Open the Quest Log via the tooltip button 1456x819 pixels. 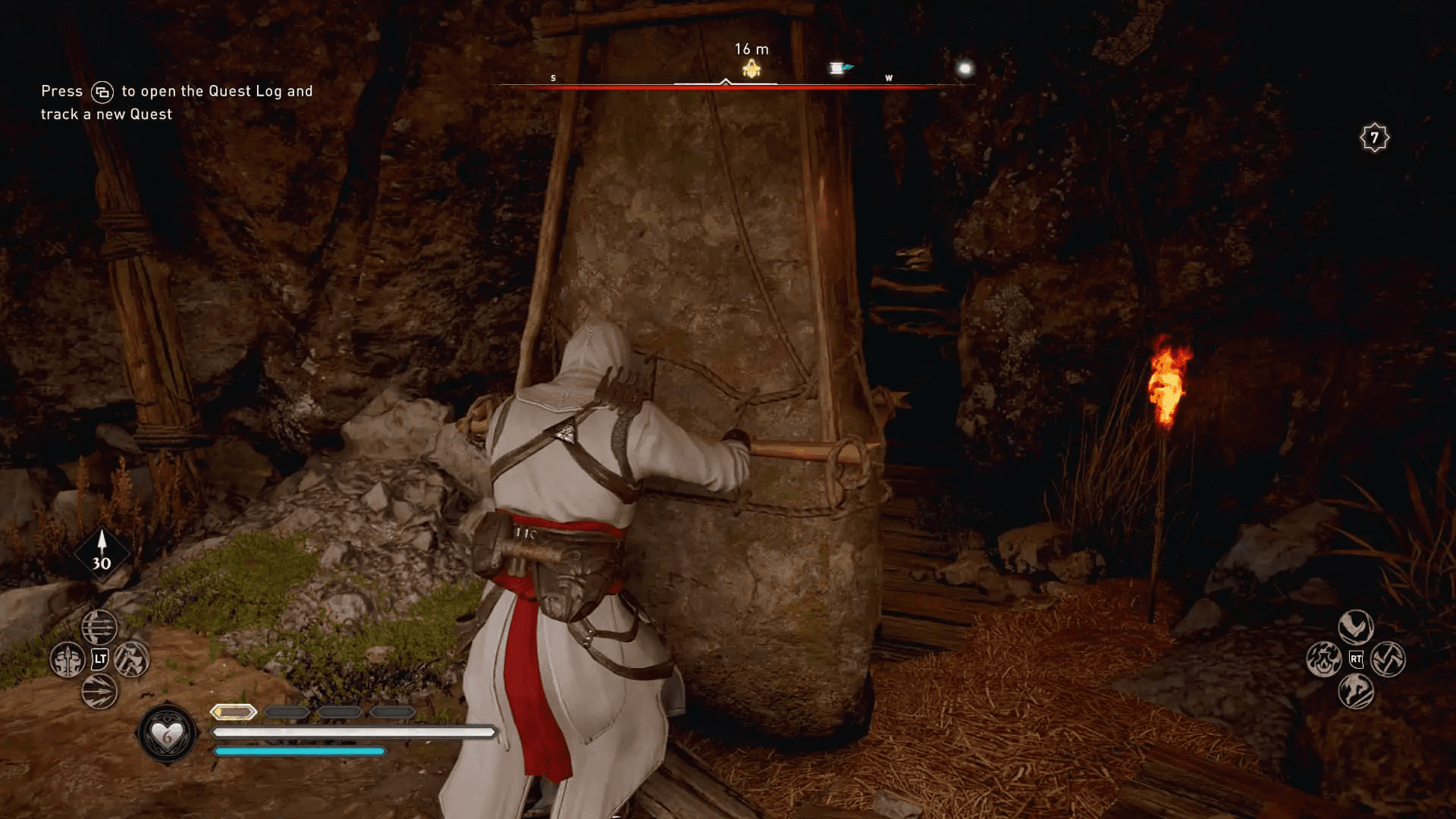[105, 90]
